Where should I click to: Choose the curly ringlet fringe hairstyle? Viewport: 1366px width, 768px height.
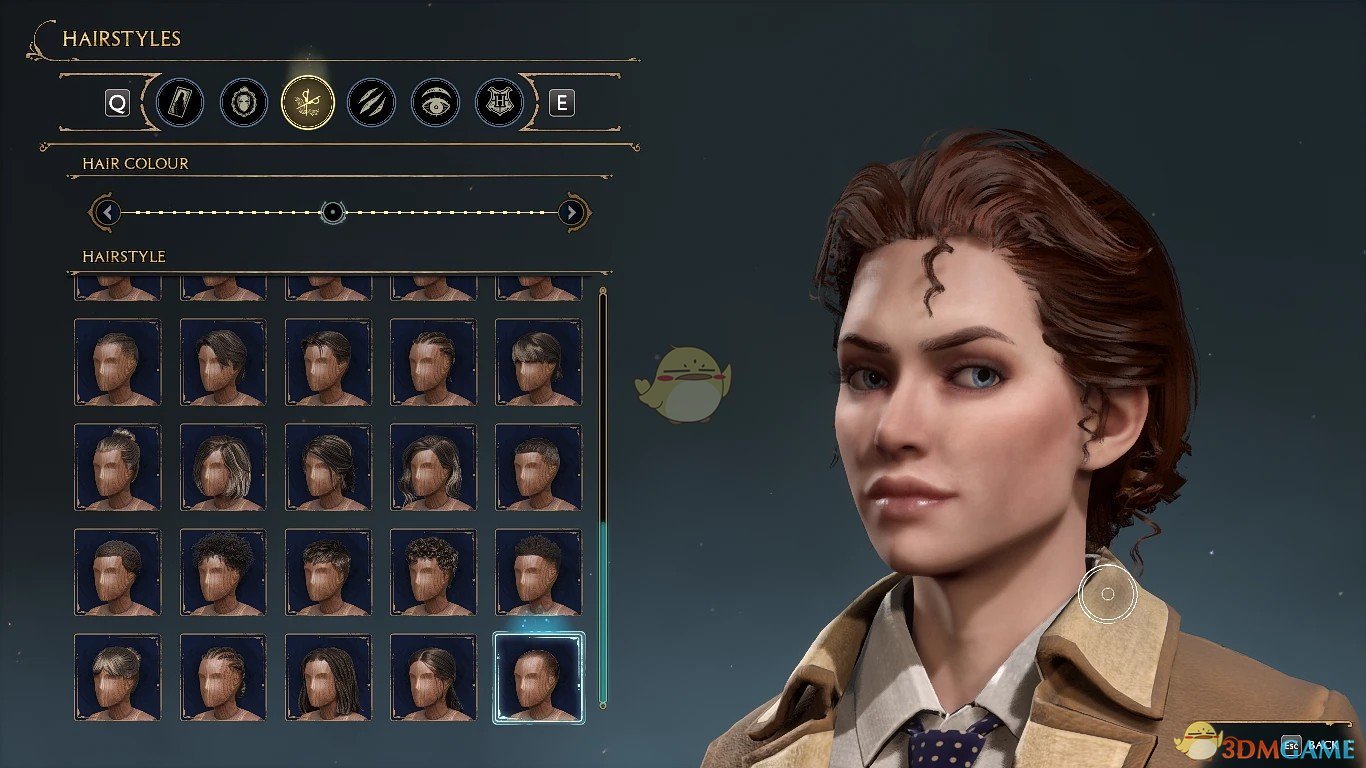pos(433,571)
